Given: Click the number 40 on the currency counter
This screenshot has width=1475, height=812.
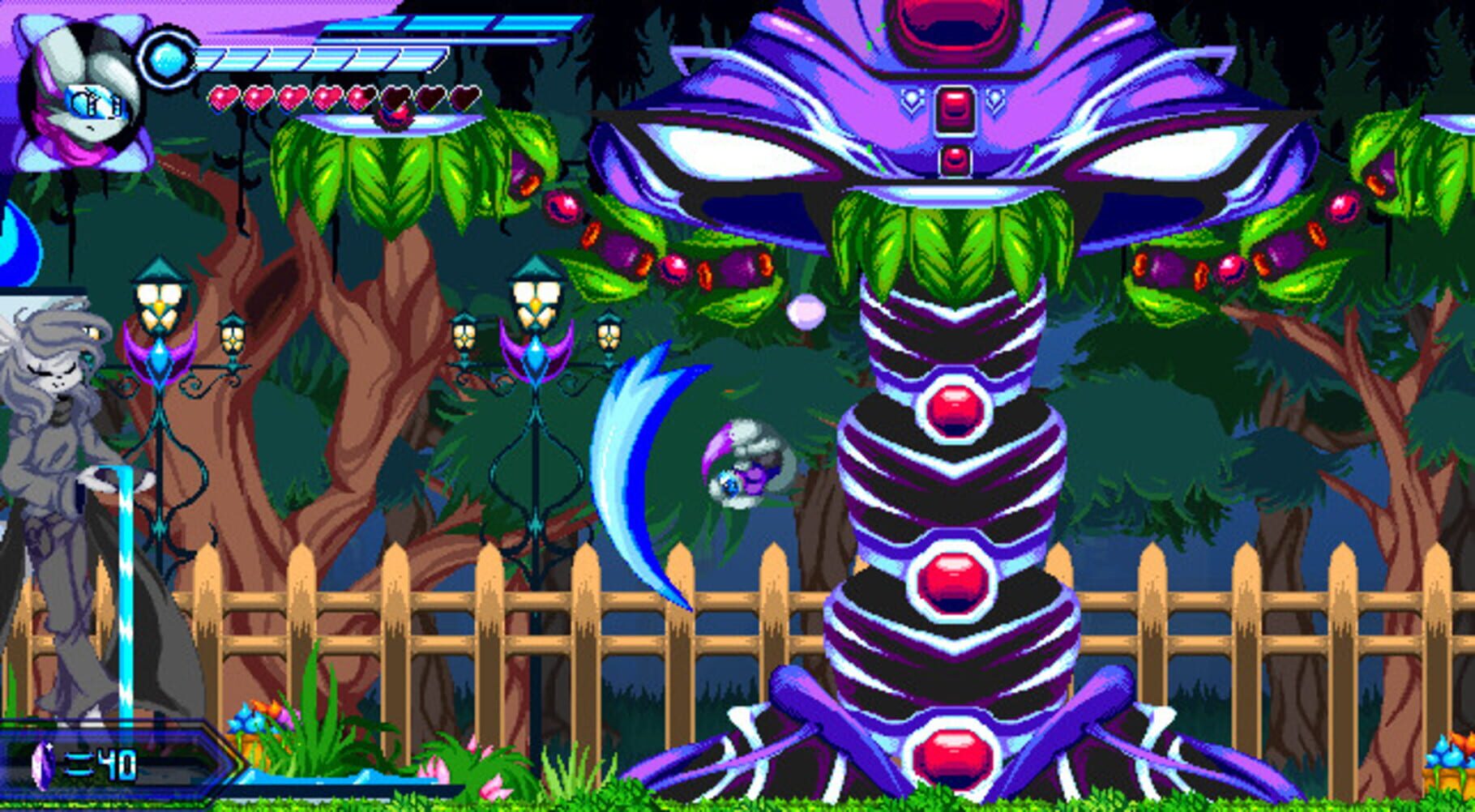Looking at the screenshot, I should 118,764.
